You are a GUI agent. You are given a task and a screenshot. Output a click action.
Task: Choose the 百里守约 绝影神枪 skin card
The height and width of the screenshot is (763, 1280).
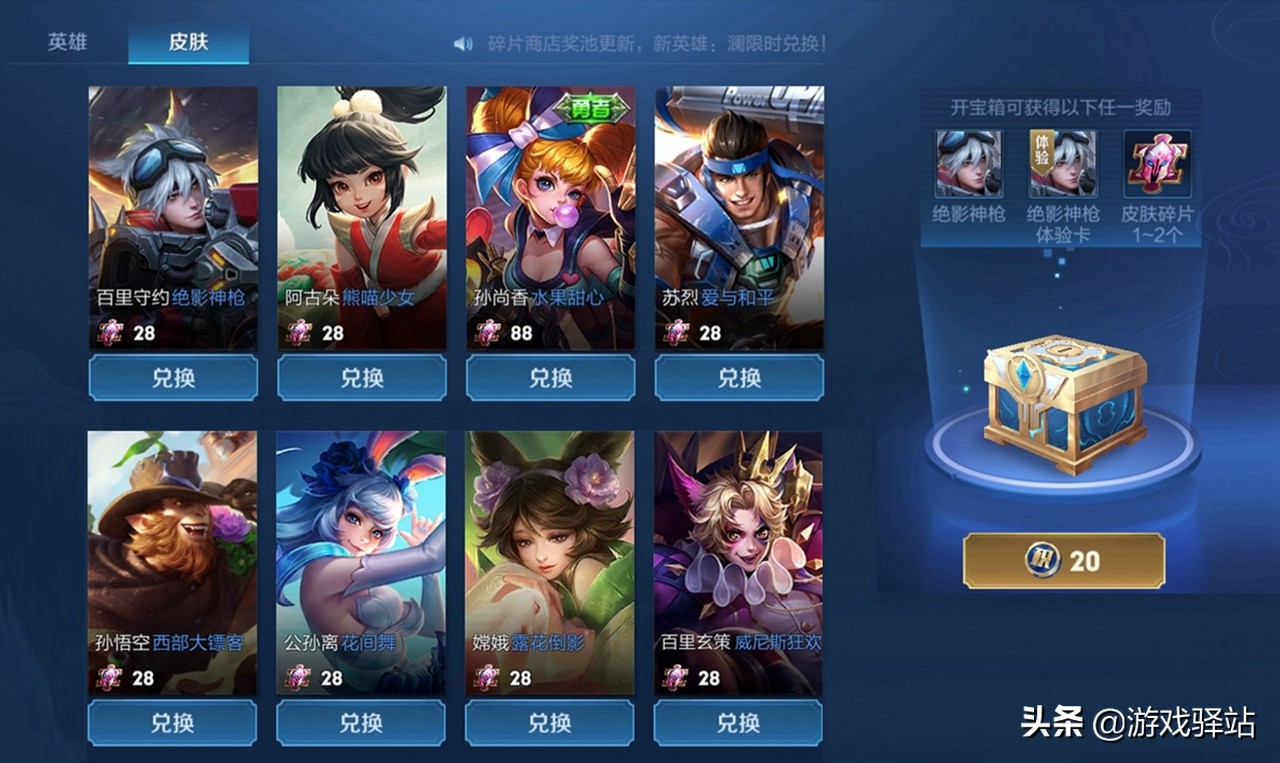click(x=173, y=217)
